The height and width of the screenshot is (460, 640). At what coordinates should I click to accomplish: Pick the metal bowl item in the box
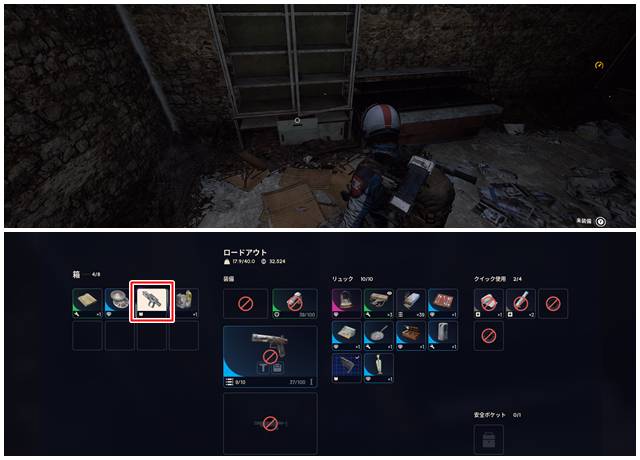tap(120, 302)
